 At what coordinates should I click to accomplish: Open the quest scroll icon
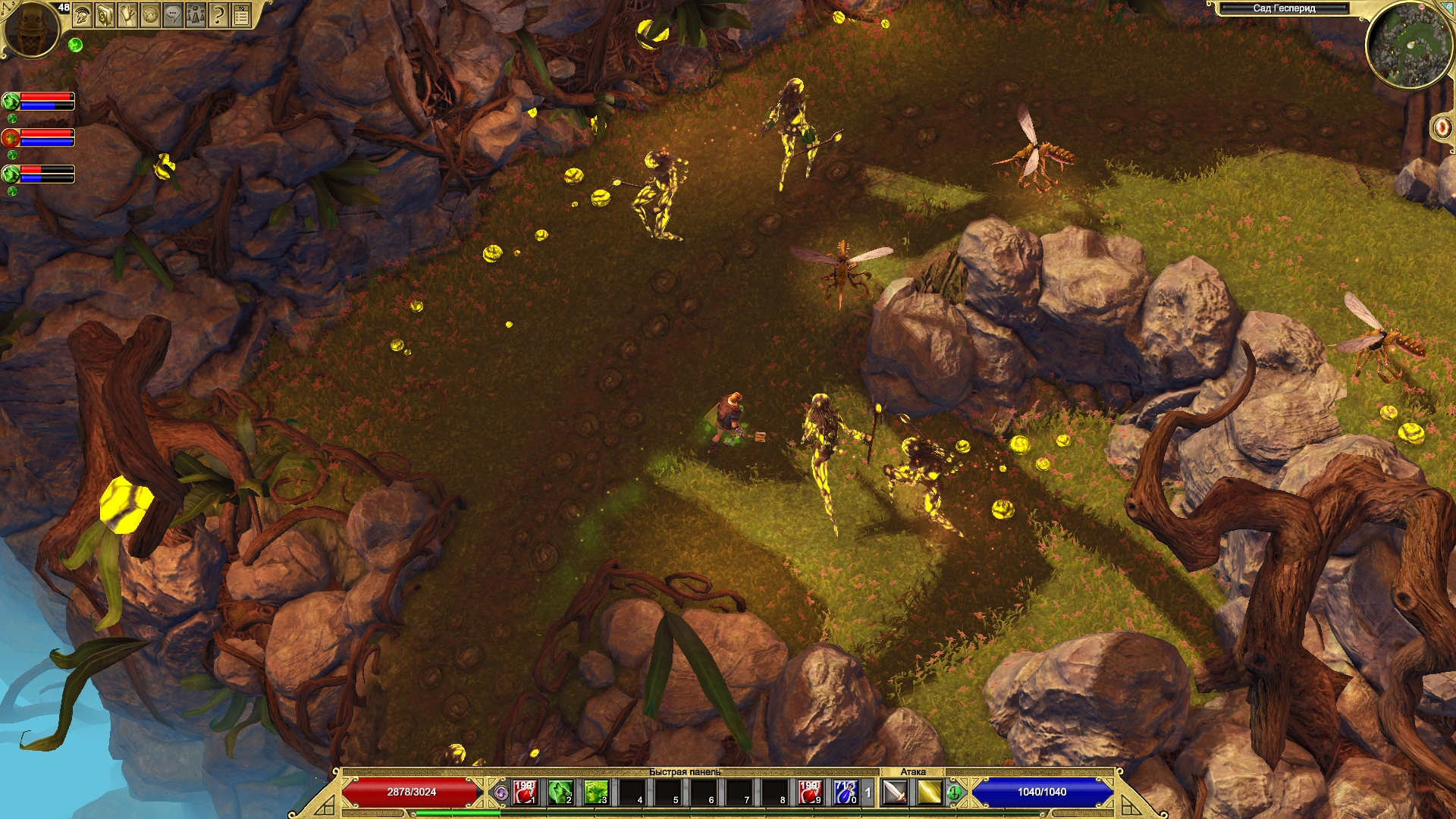tap(127, 15)
